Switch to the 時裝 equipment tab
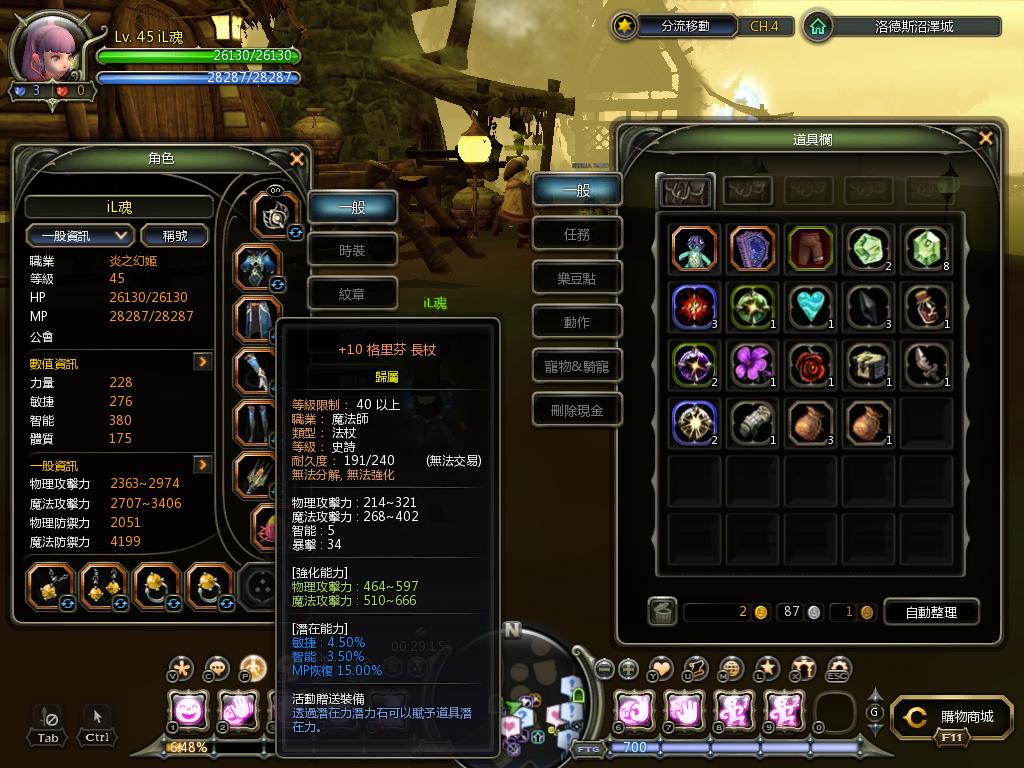 tap(352, 251)
